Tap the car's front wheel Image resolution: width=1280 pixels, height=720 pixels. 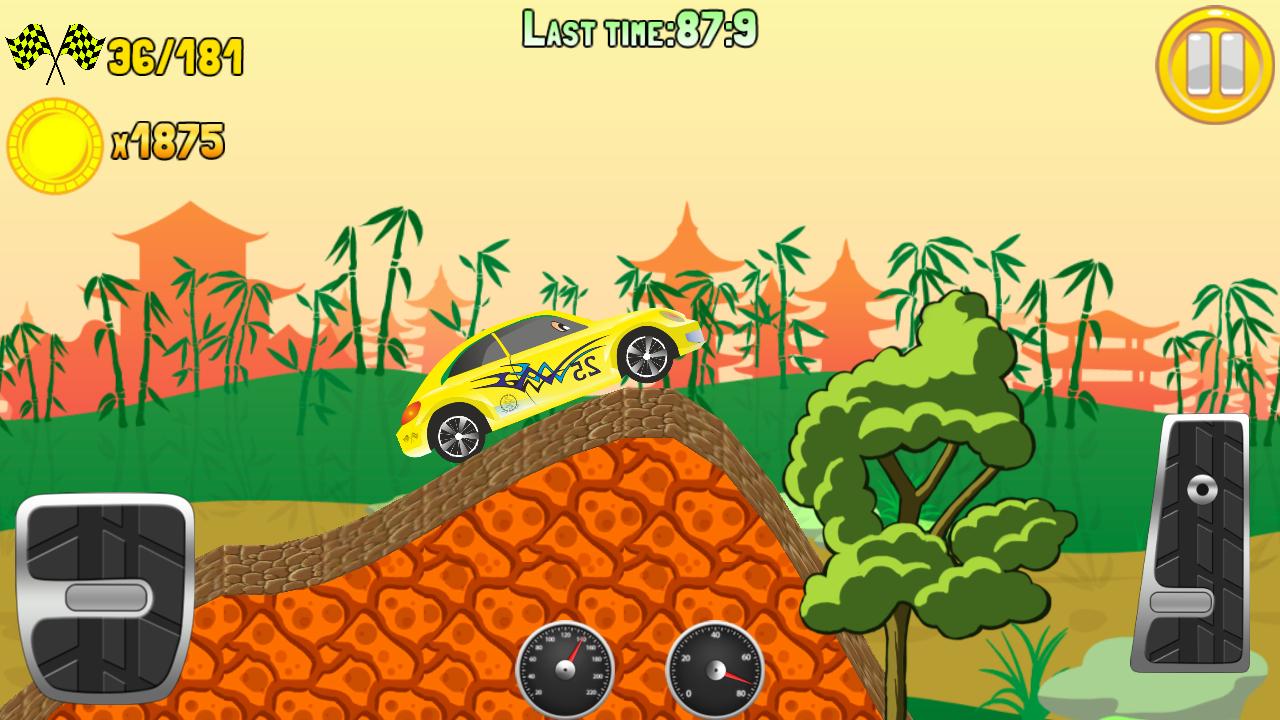[645, 358]
